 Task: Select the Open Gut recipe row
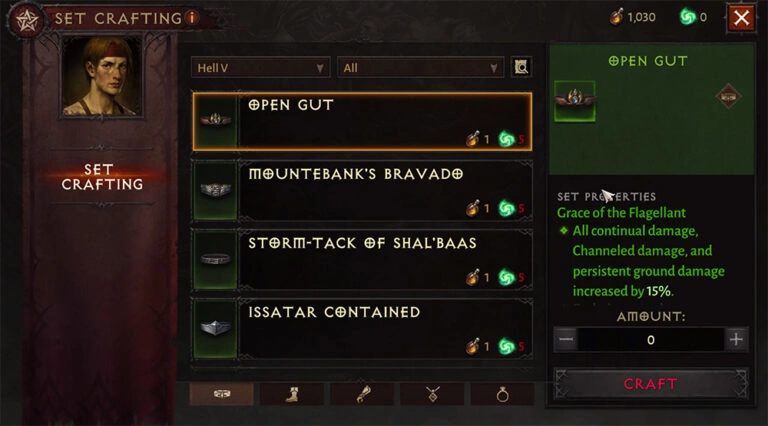click(x=361, y=121)
